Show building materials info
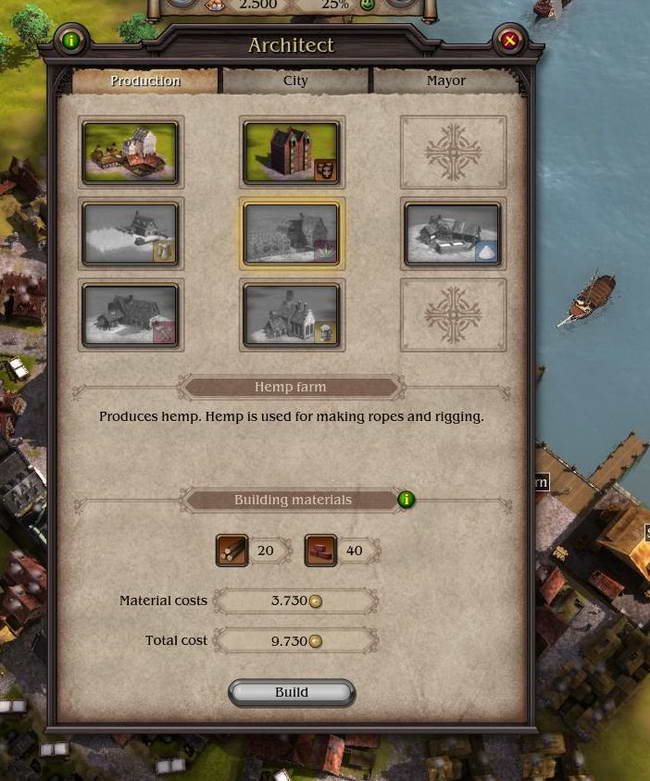Viewport: 650px width, 781px height. click(x=406, y=499)
